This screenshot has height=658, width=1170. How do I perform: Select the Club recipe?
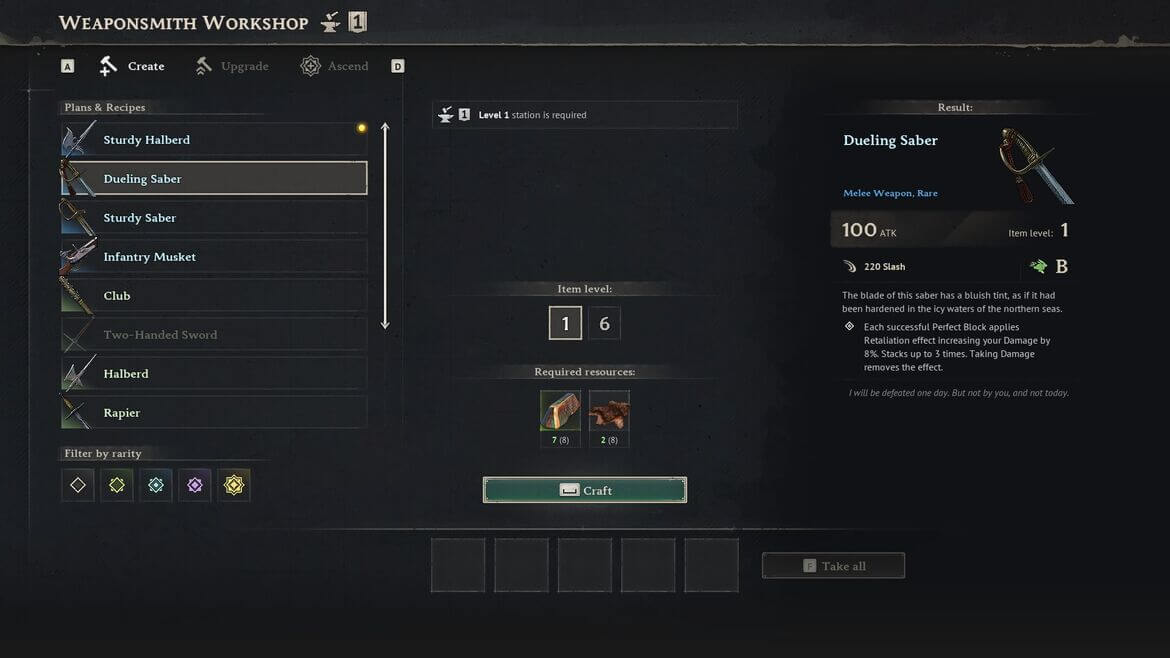(213, 296)
